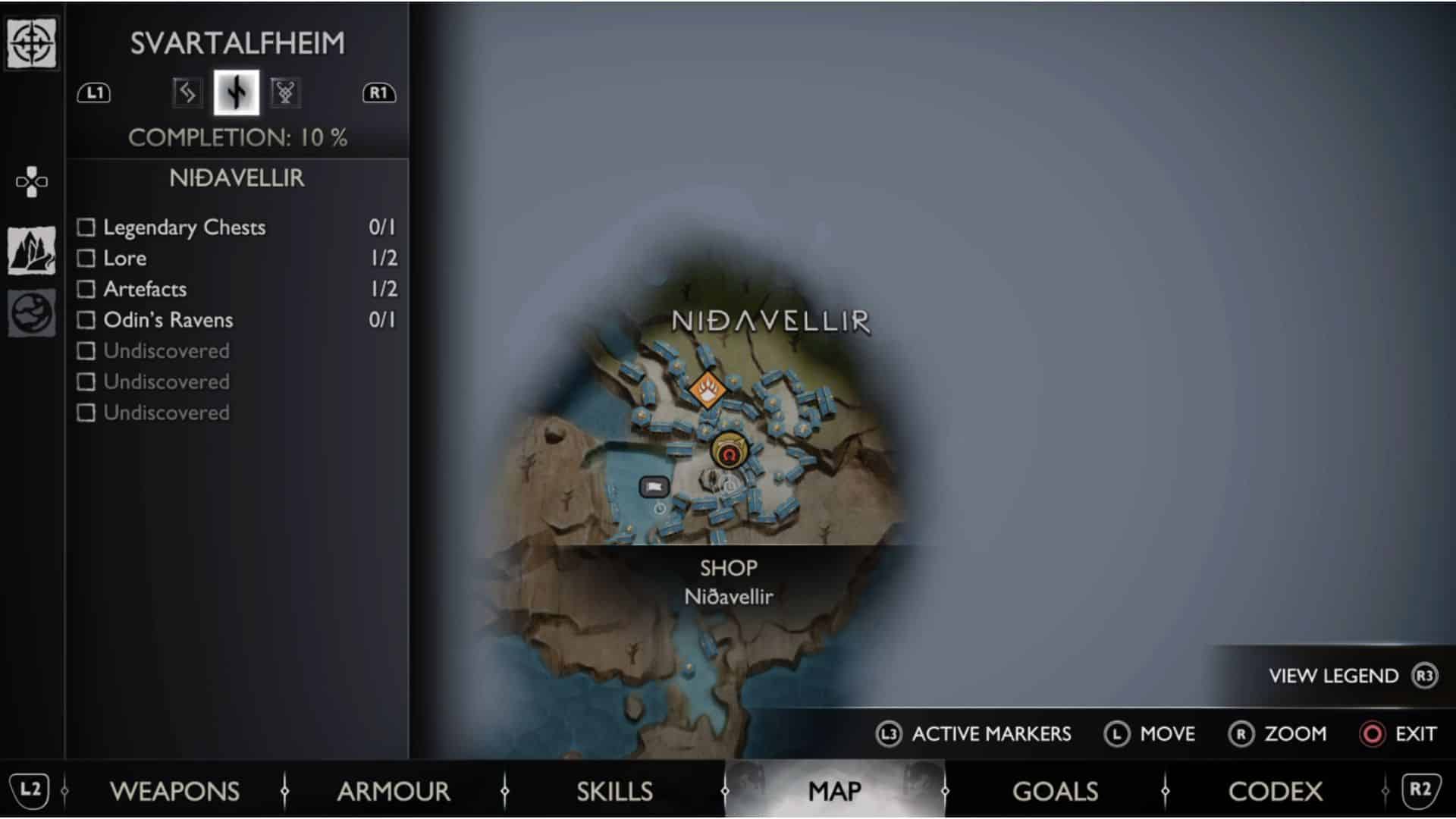Screen dimensions: 1456x819
Task: Click the orange paw-print map marker
Action: pyautogui.click(x=708, y=391)
